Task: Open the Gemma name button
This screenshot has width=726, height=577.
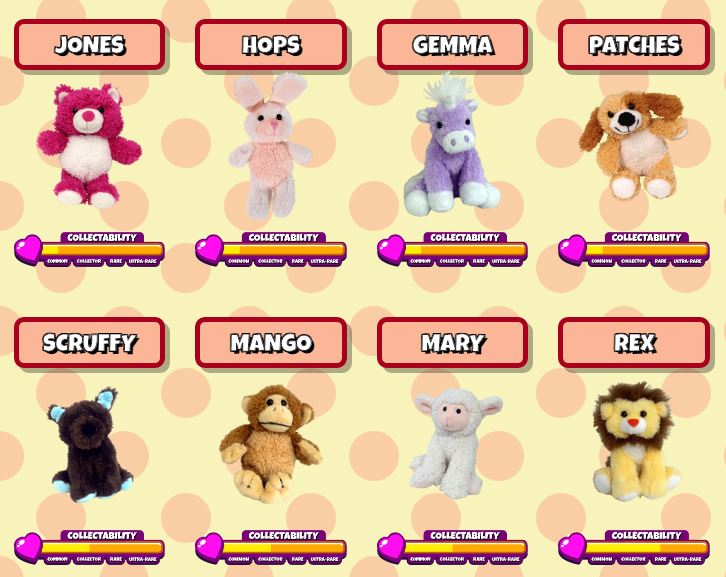Action: point(452,45)
